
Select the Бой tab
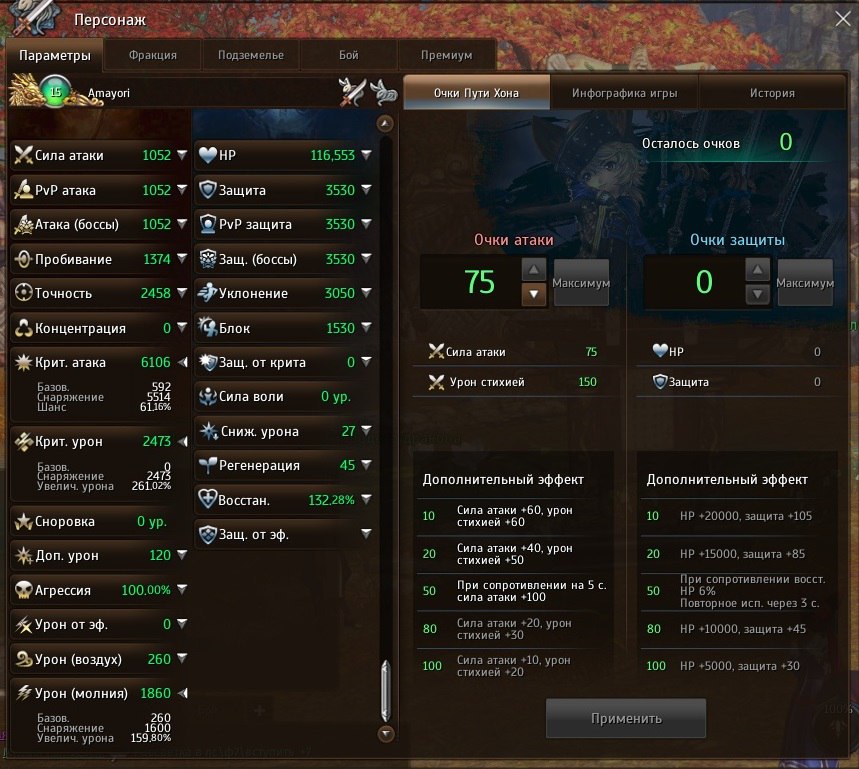click(348, 55)
